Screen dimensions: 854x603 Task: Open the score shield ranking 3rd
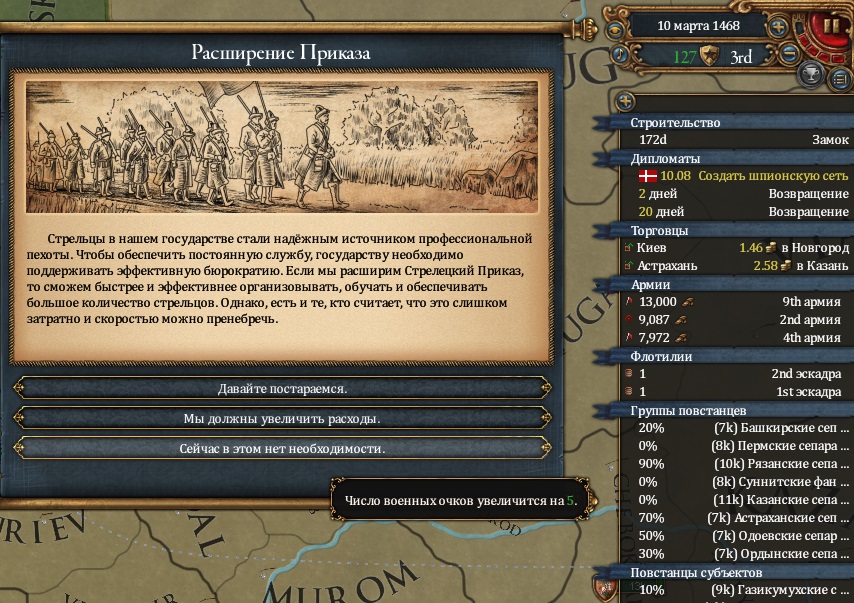(x=709, y=56)
